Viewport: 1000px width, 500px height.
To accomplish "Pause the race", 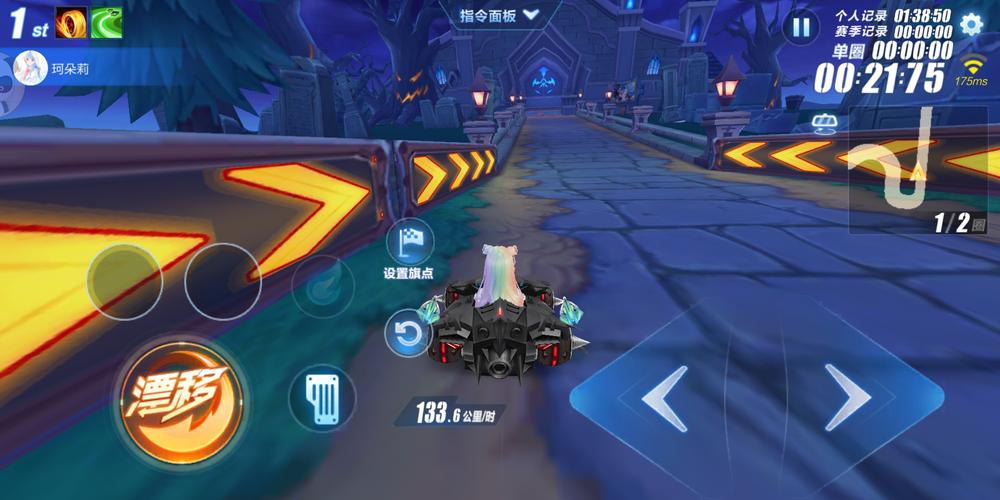I will tap(801, 27).
